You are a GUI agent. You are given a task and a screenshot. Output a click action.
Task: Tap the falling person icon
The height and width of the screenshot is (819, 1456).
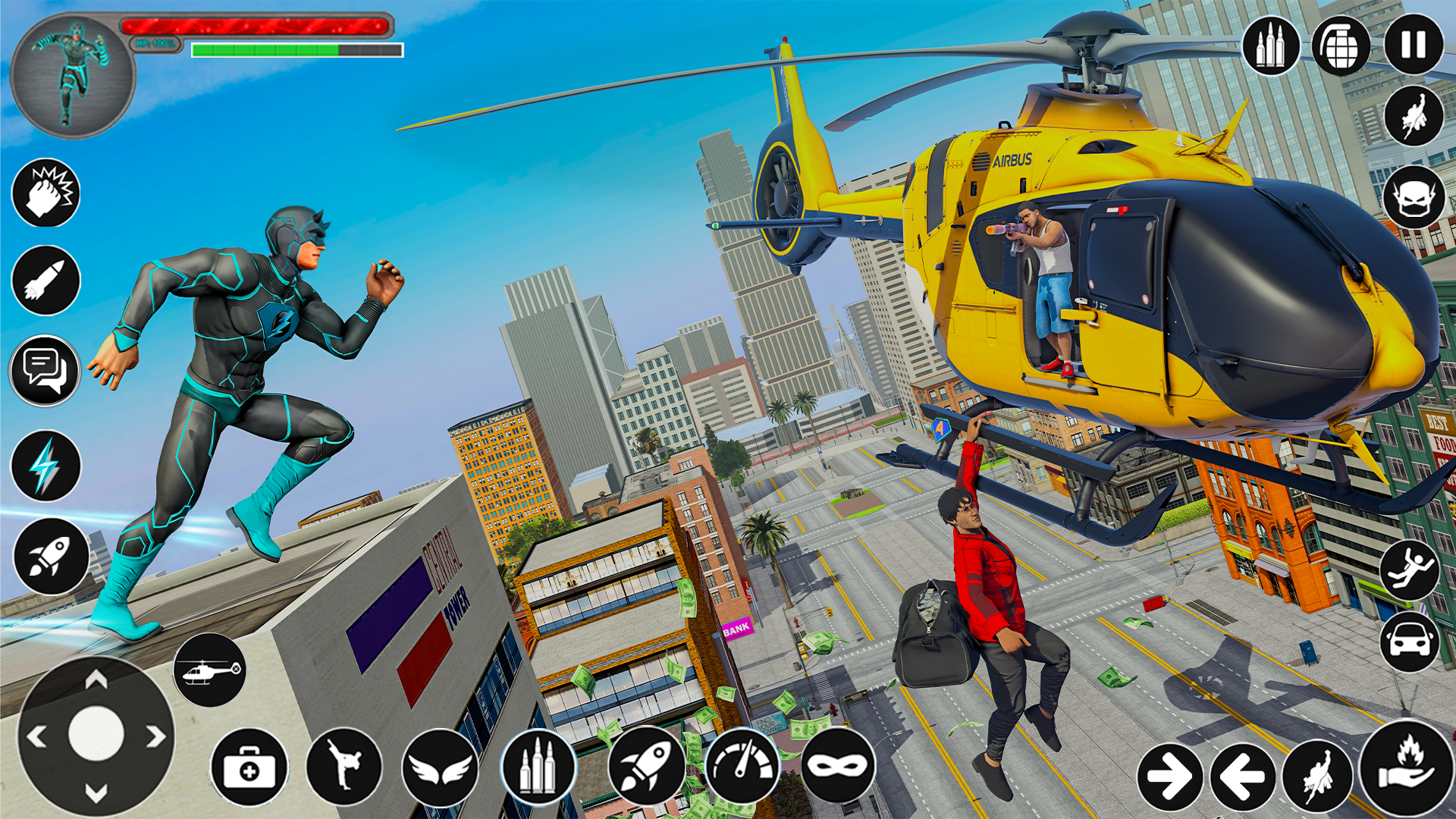pyautogui.click(x=1409, y=569)
